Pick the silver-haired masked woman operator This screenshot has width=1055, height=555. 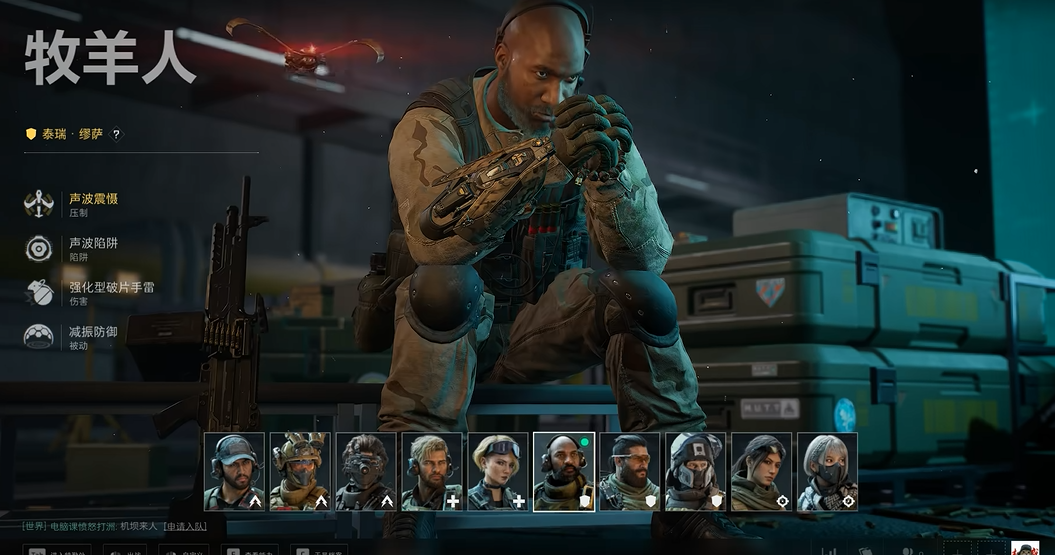828,472
